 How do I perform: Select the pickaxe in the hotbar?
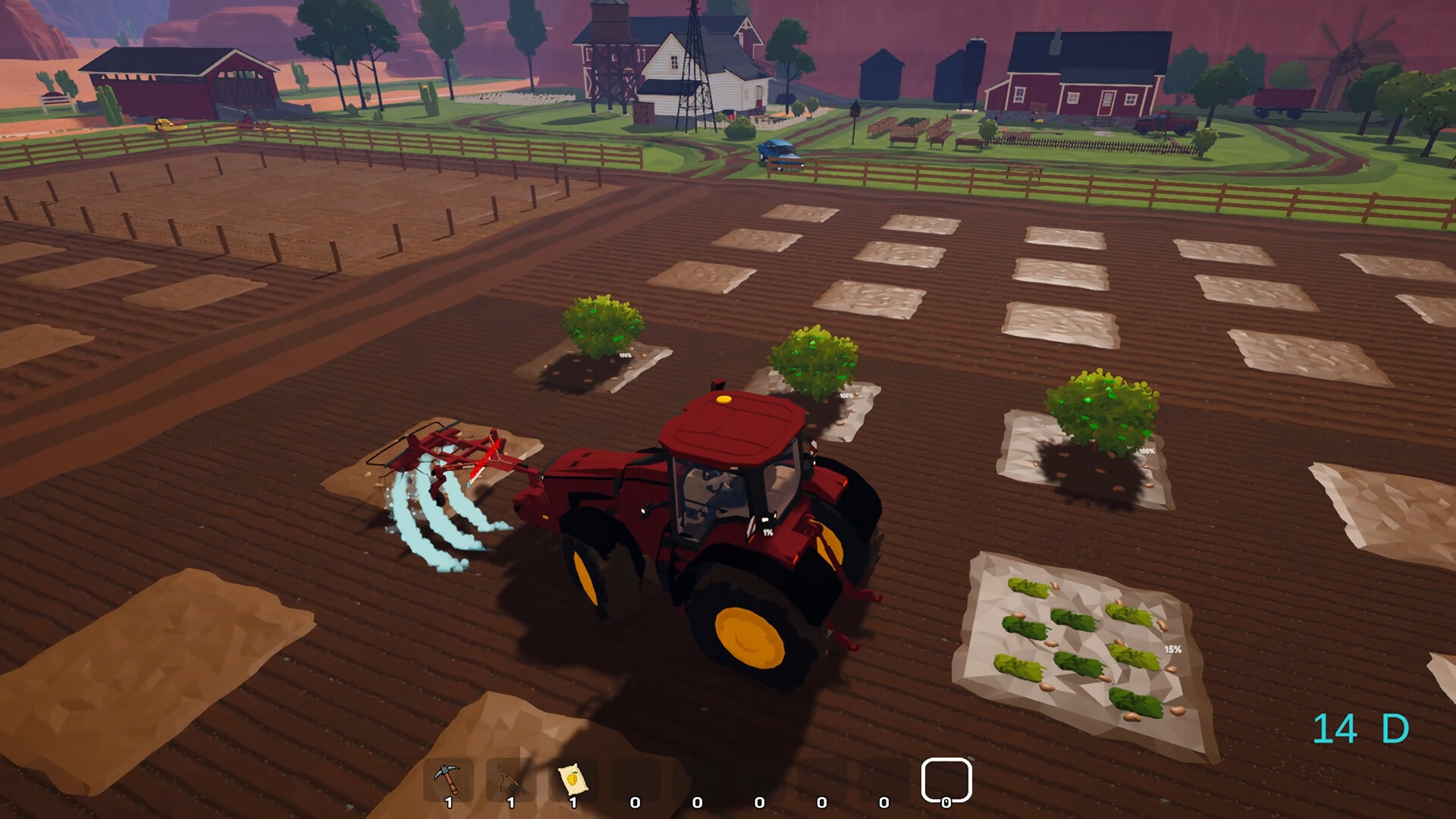(x=449, y=775)
